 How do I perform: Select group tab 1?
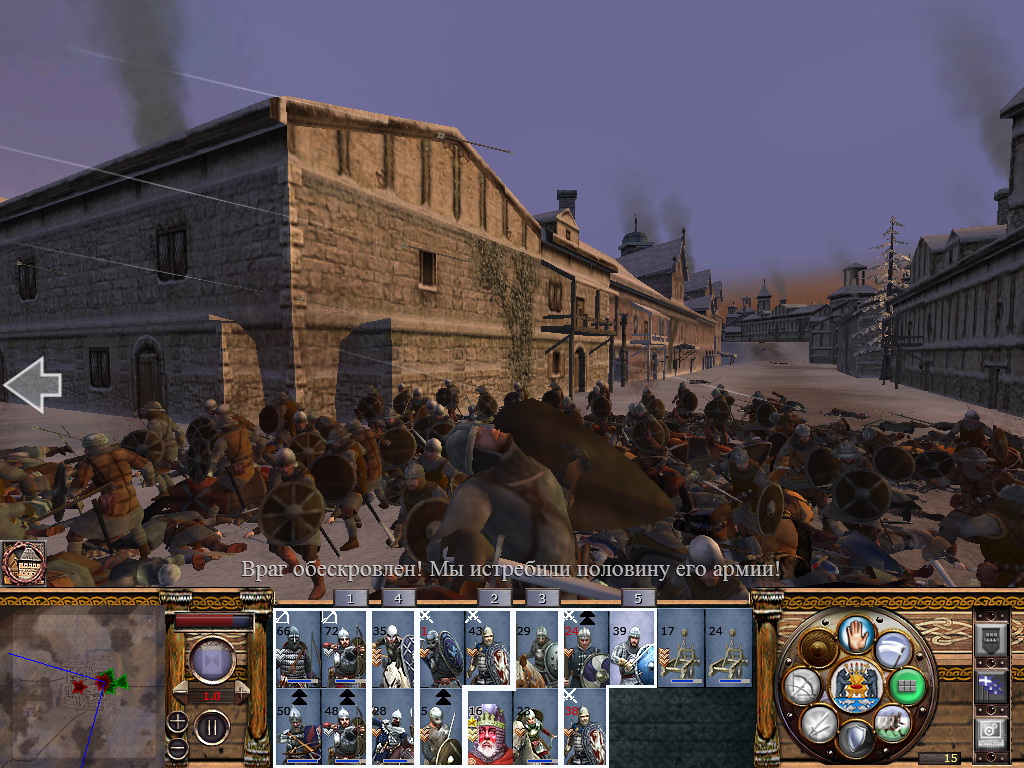point(350,598)
